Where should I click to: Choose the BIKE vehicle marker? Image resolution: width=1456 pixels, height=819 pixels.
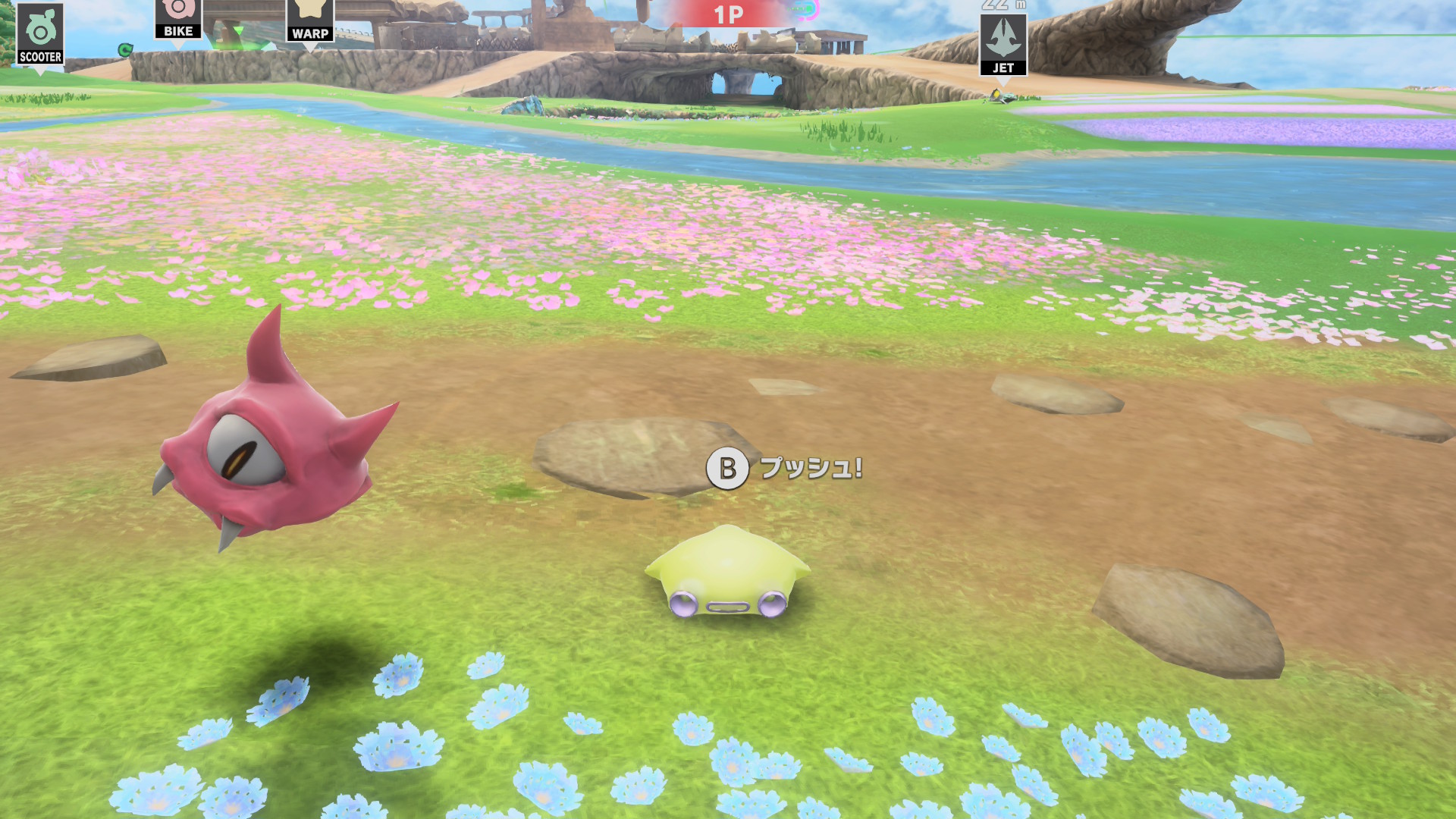tap(178, 18)
